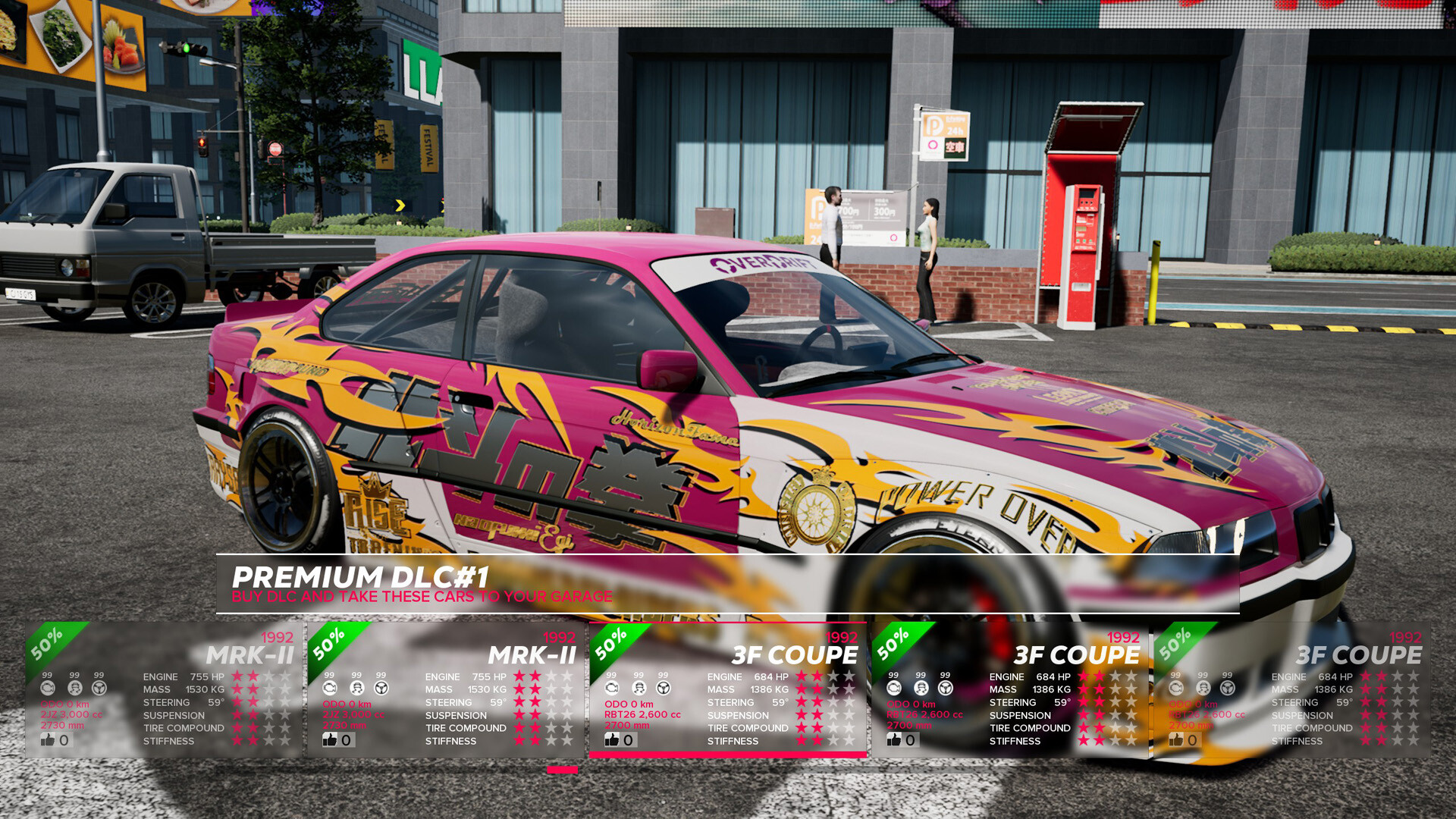Toggle the like counter on the highlighted 3F COUPE card
1456x819 pixels.
(x=610, y=739)
